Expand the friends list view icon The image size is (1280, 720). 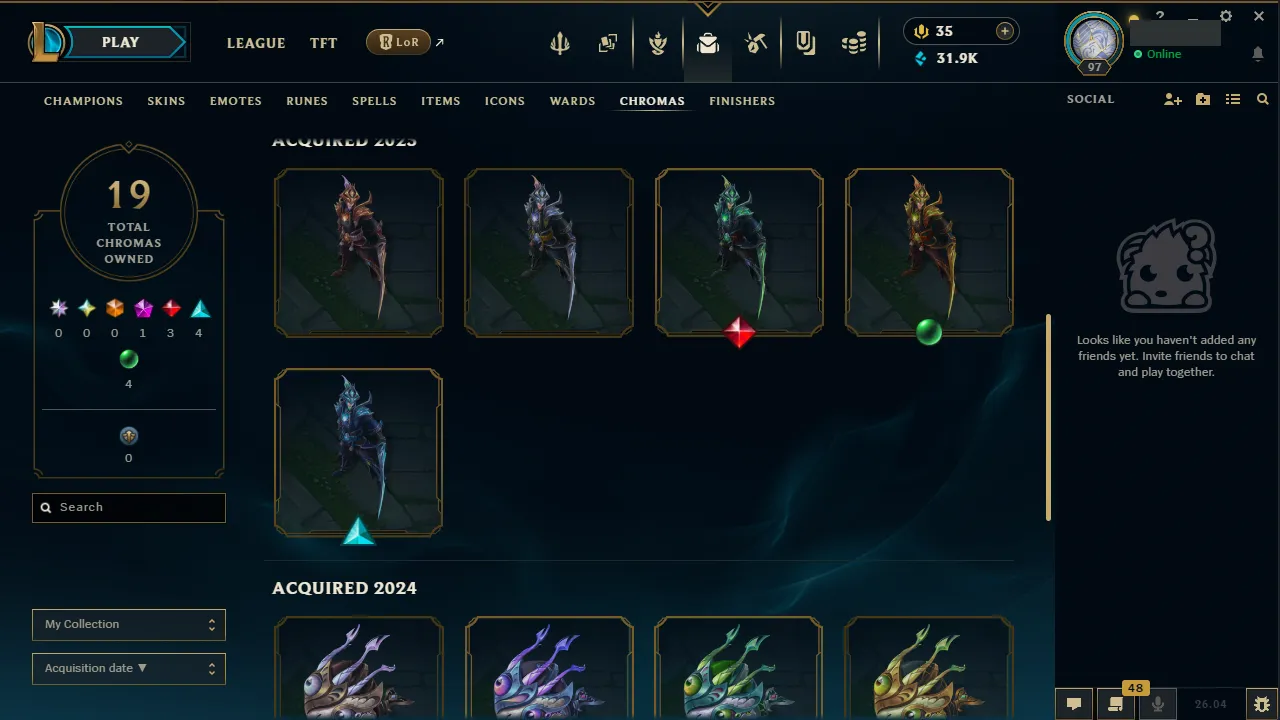[x=1232, y=99]
